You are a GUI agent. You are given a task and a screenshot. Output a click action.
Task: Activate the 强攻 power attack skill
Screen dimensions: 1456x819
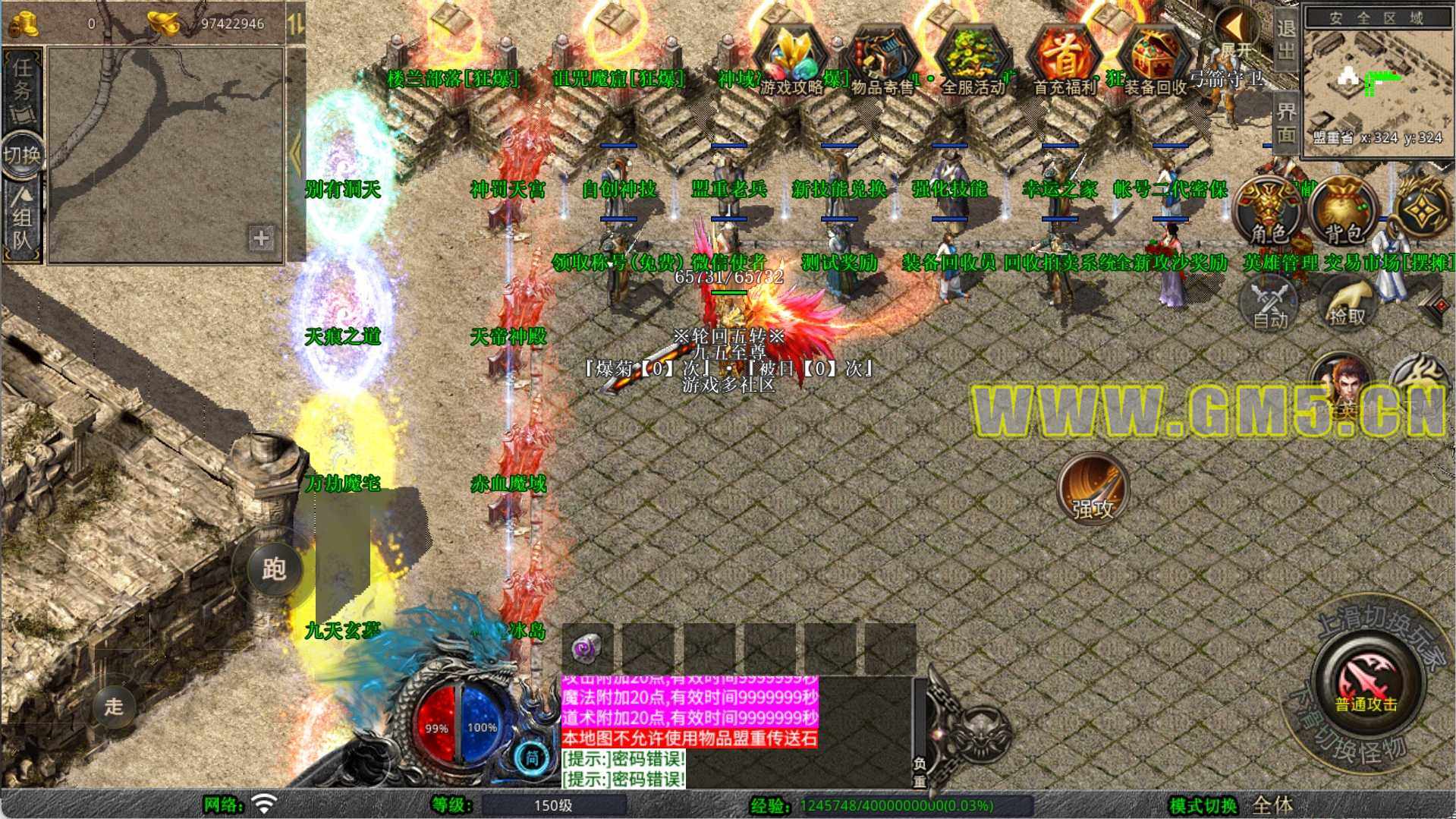click(x=1093, y=490)
